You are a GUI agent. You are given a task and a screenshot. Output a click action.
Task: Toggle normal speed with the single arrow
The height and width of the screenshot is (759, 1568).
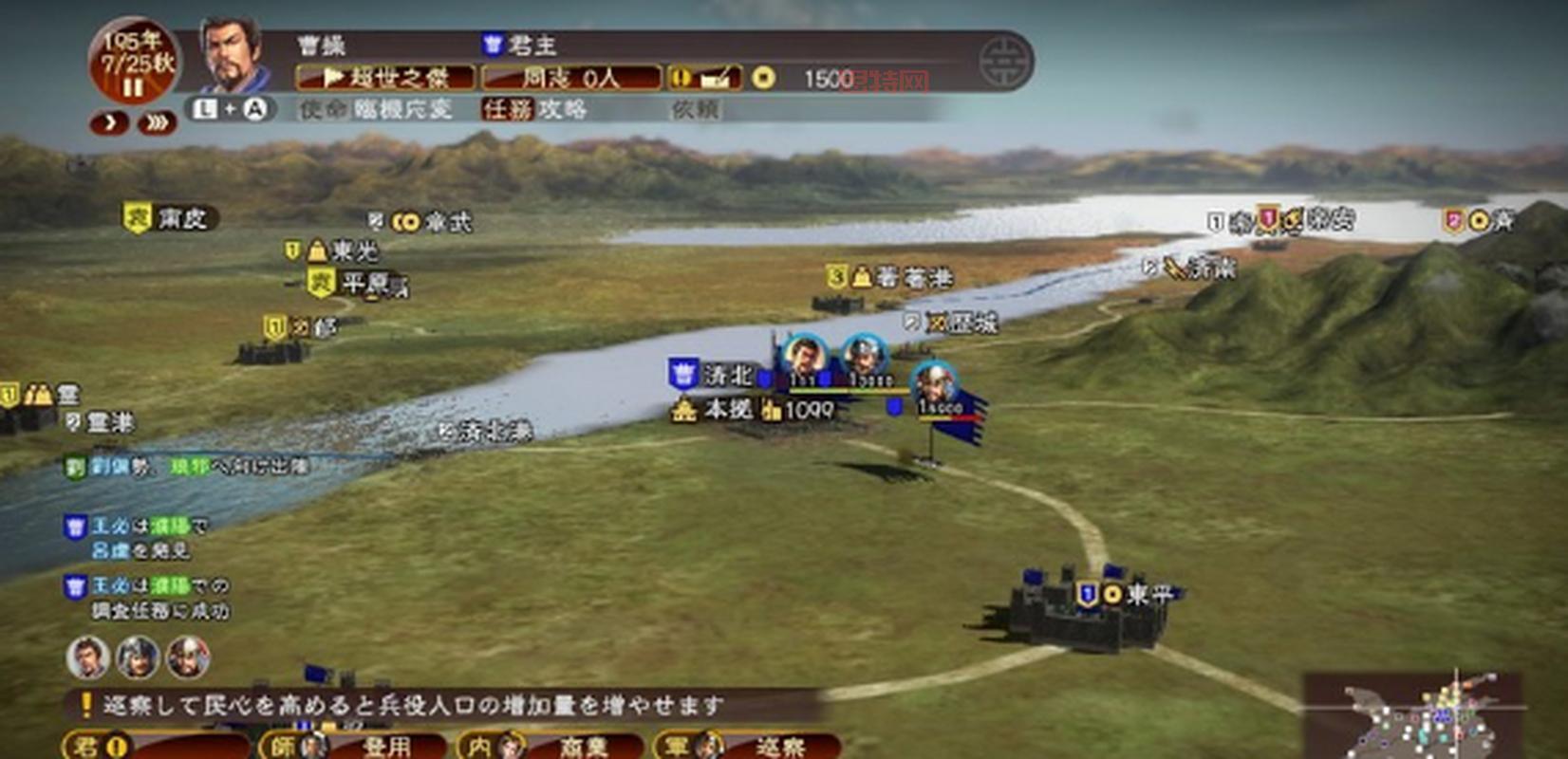(109, 121)
